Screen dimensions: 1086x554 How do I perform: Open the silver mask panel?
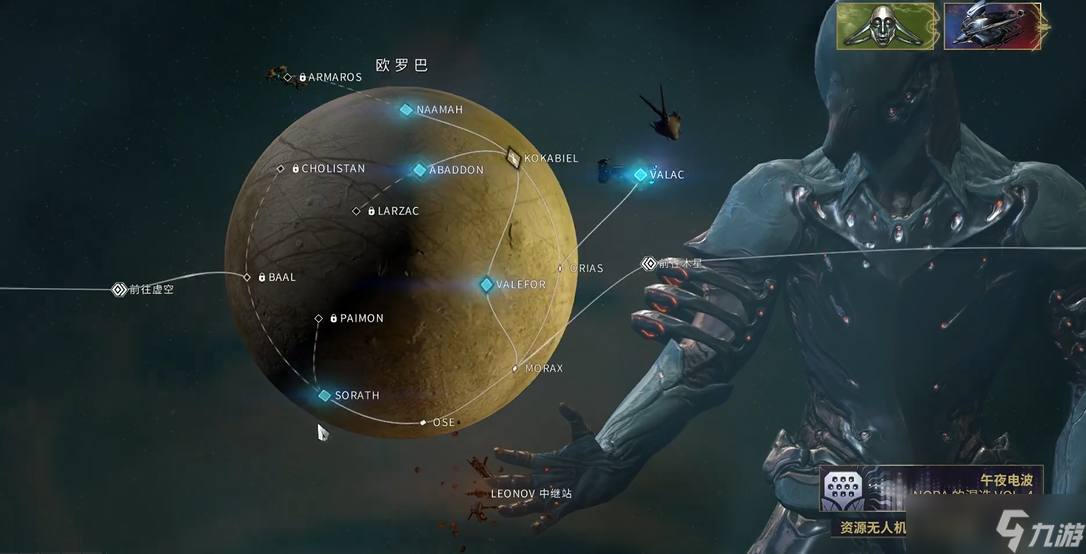pos(886,26)
